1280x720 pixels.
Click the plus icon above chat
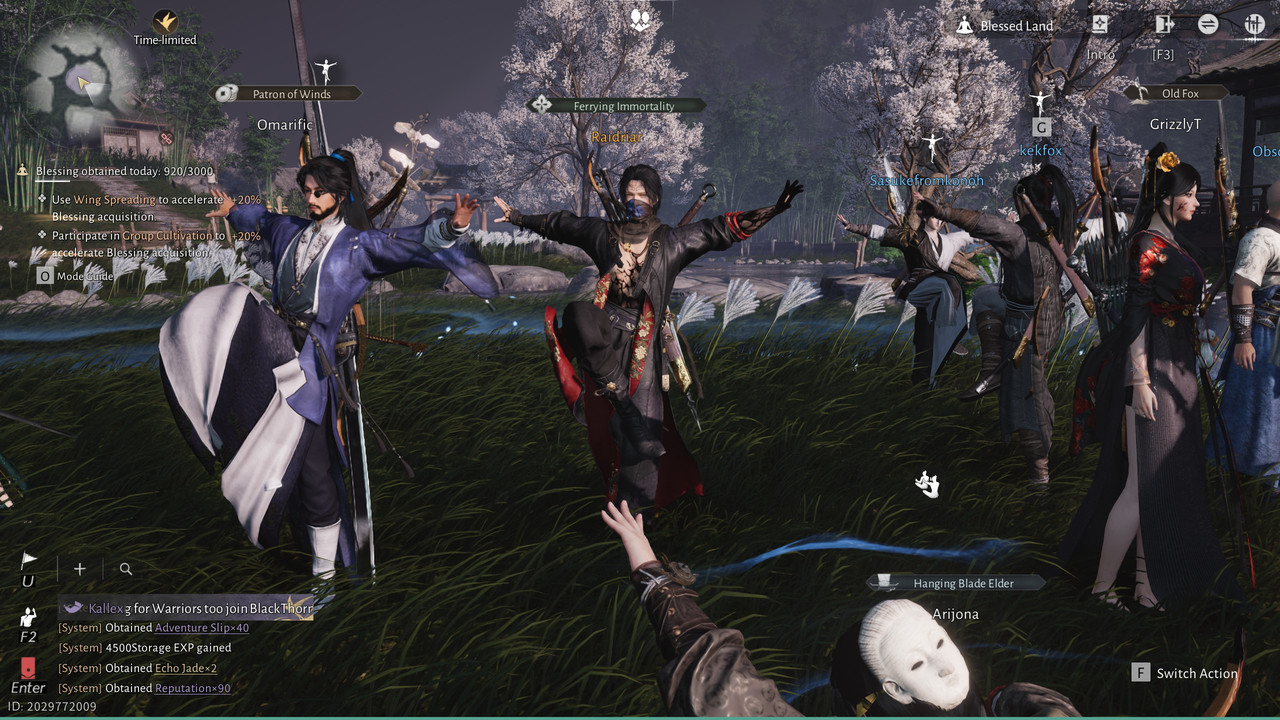[x=79, y=569]
